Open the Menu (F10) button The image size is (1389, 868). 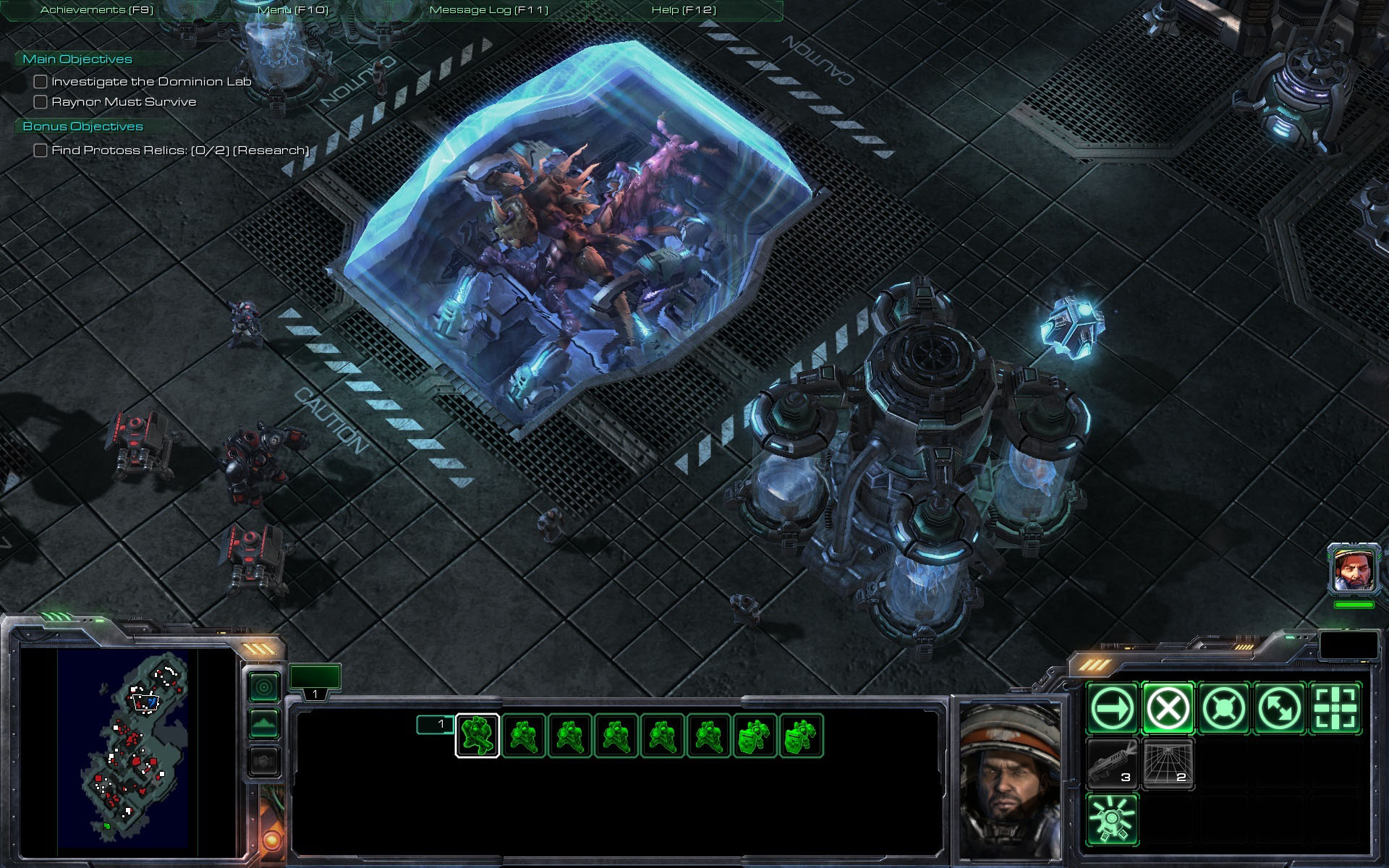[293, 10]
